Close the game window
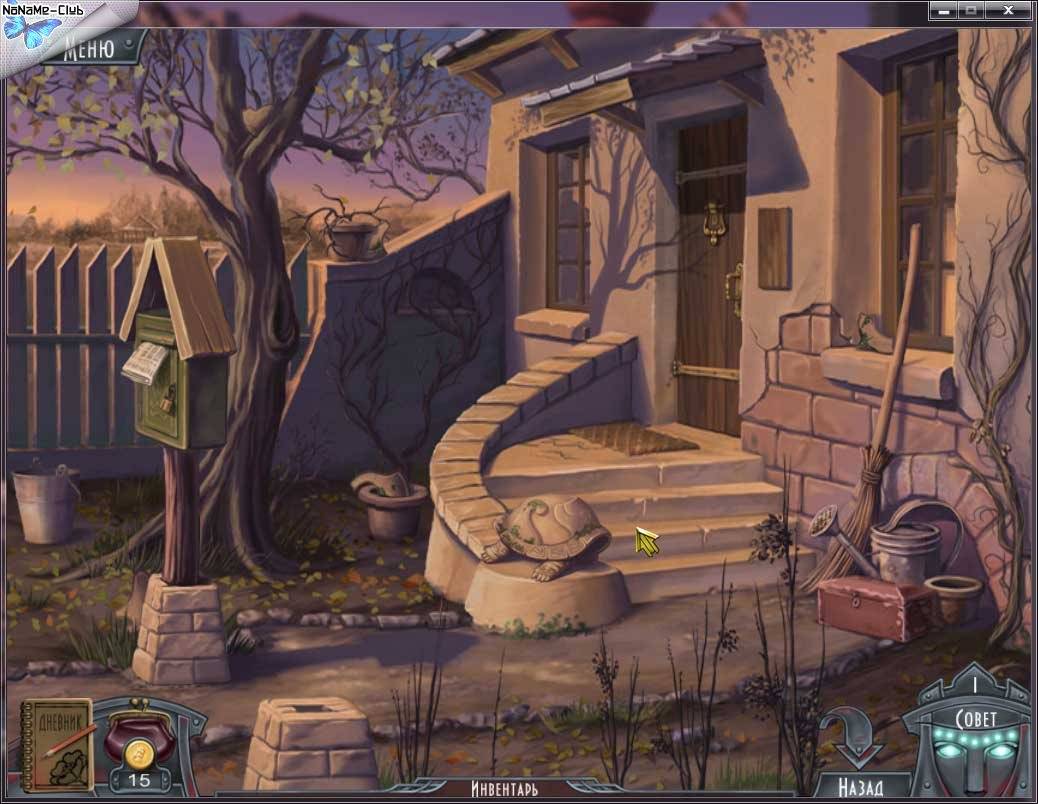Viewport: 1038px width, 804px height. 1011,10
